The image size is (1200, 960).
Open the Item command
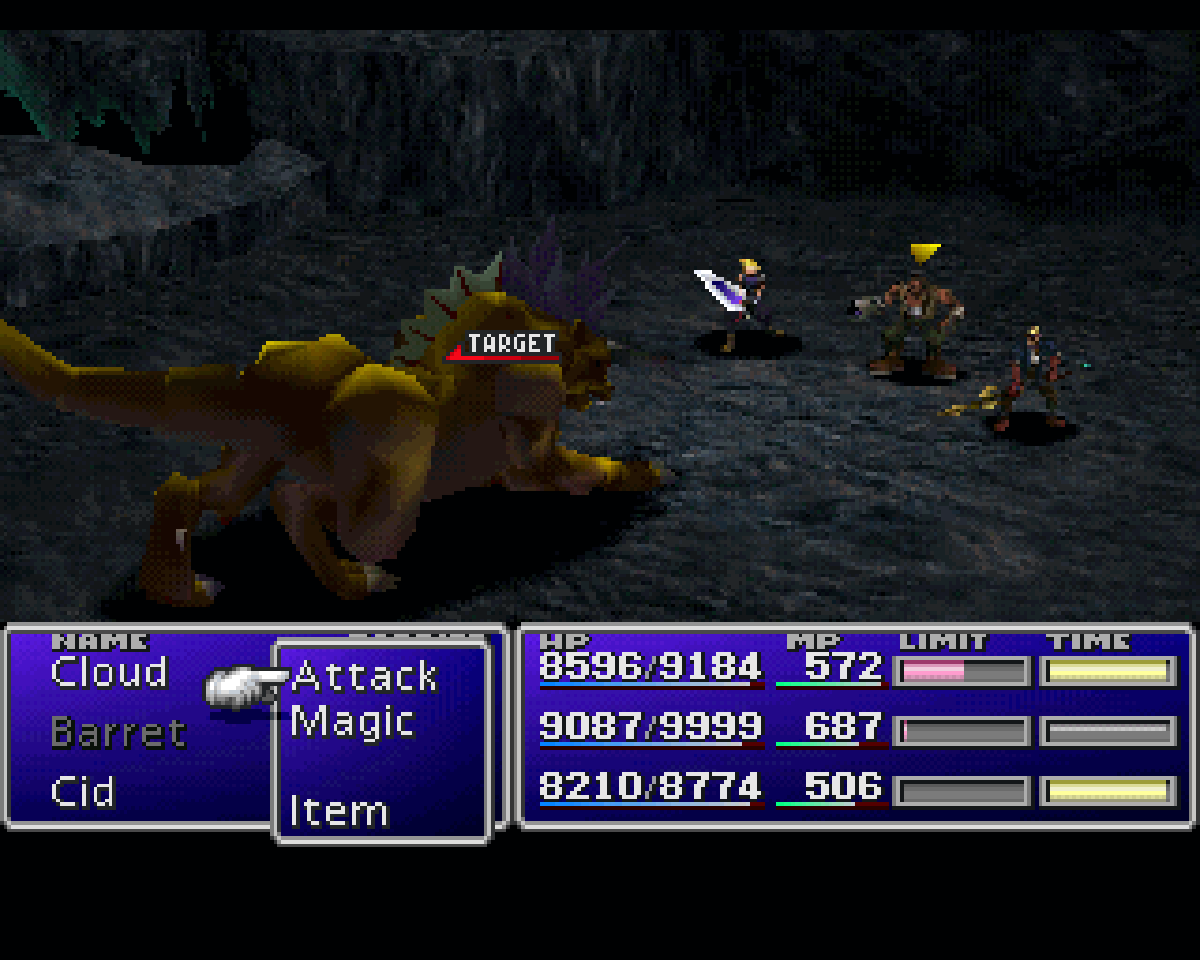click(338, 811)
